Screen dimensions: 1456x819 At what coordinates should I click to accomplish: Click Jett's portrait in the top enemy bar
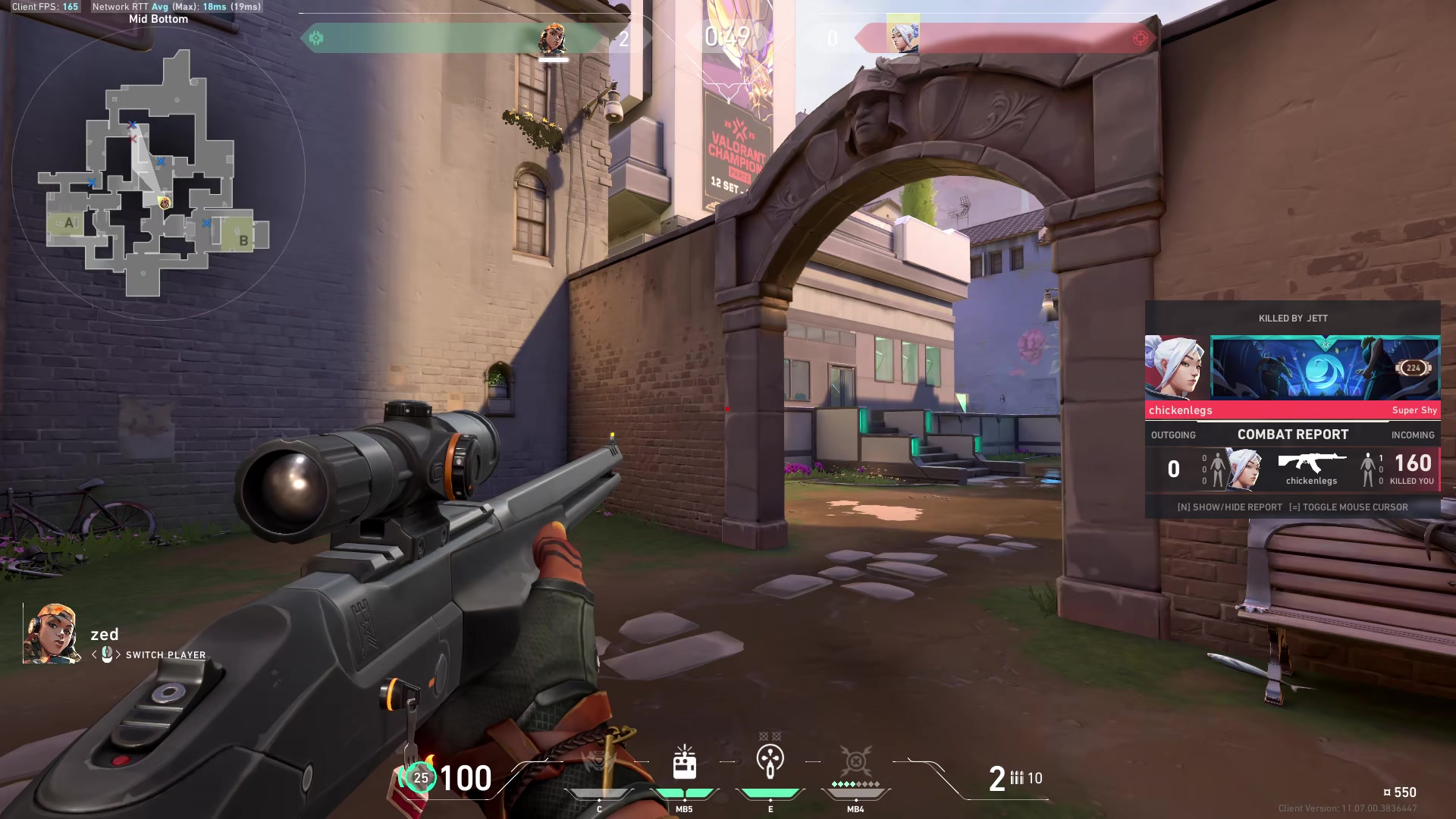(902, 35)
